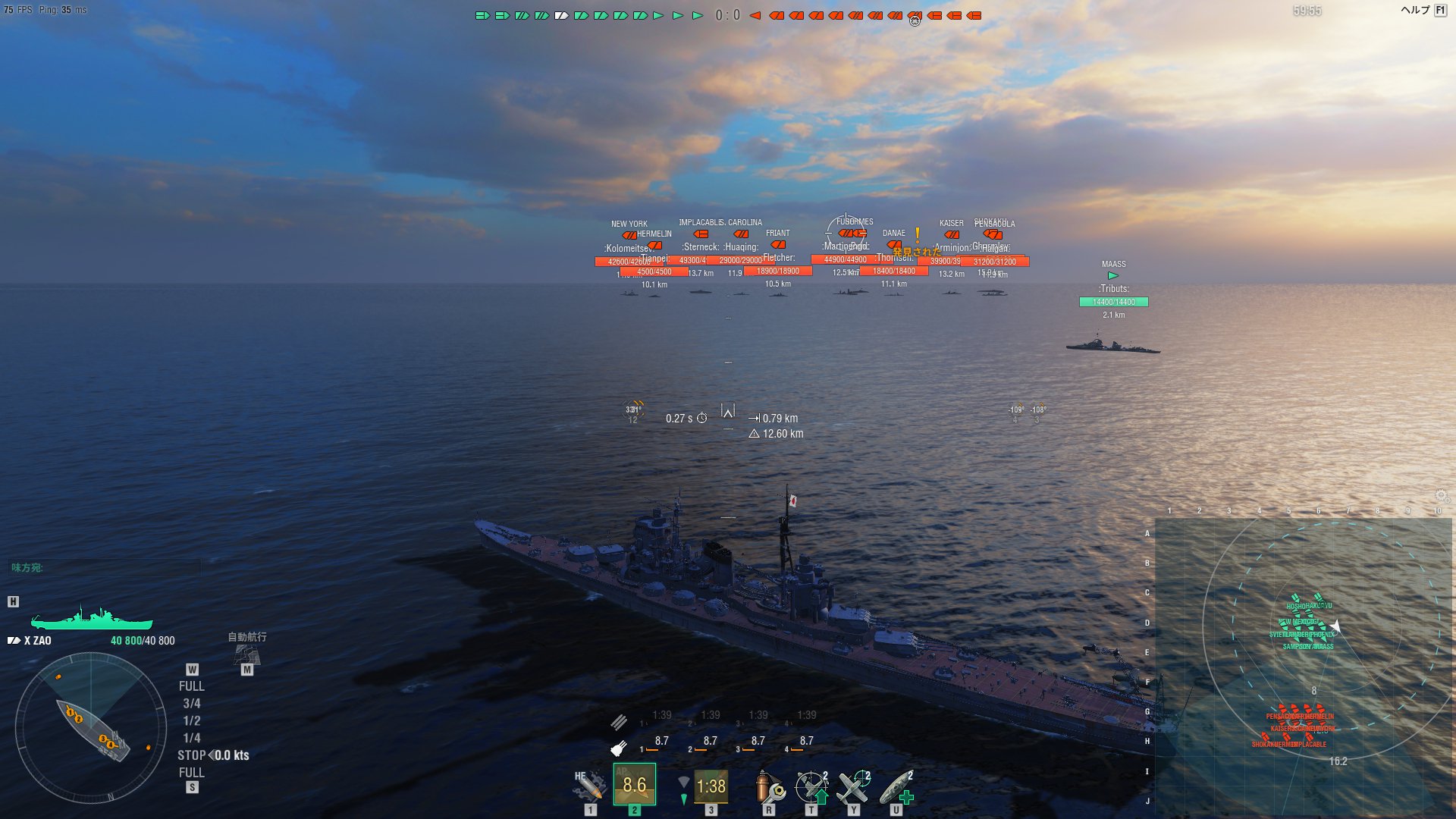Use the Repair Party consumable
Image resolution: width=1456 pixels, height=819 pixels.
point(896,786)
